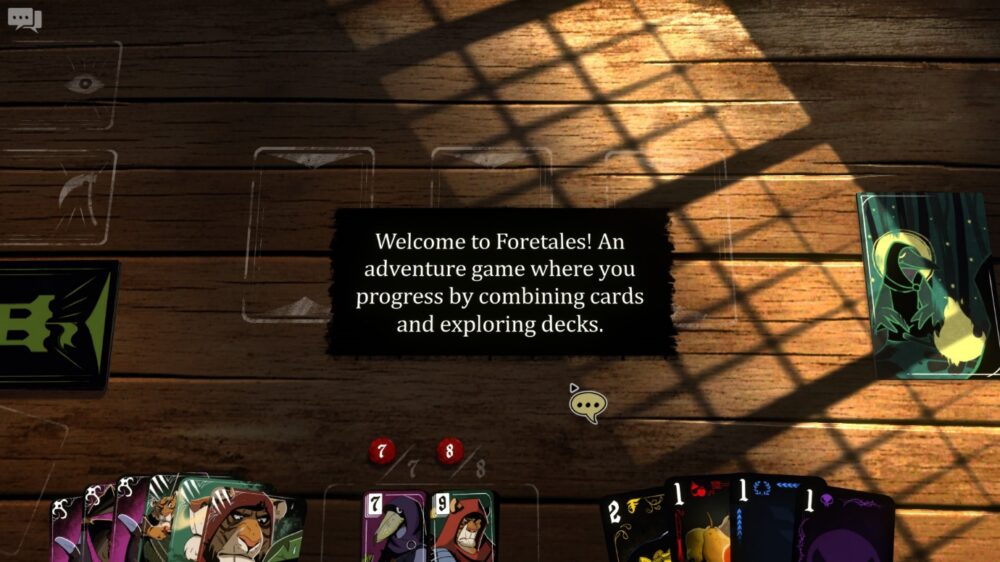Select the crow character card numbered 7
1000x562 pixels.
coord(395,527)
